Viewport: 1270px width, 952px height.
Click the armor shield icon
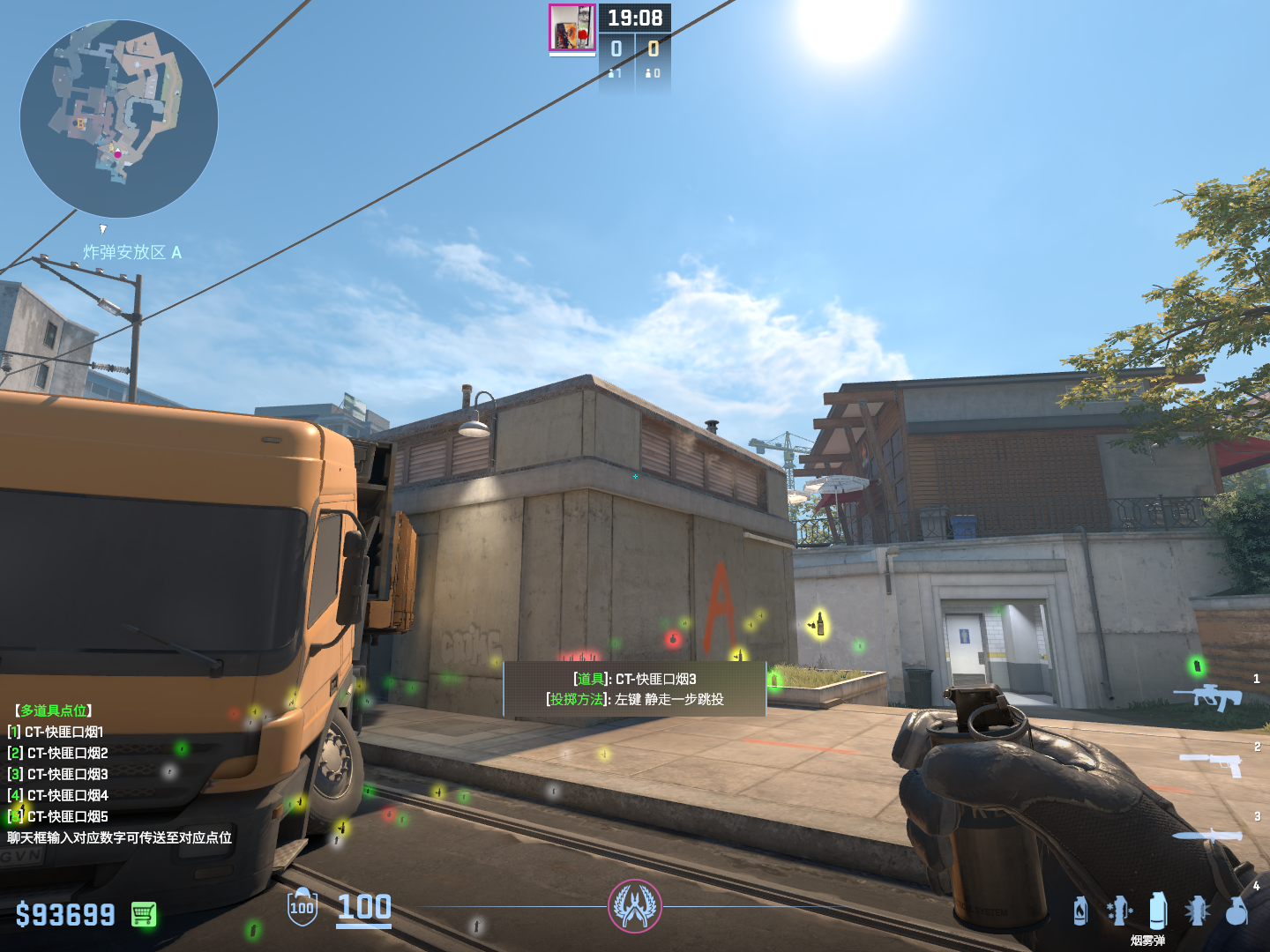click(302, 907)
